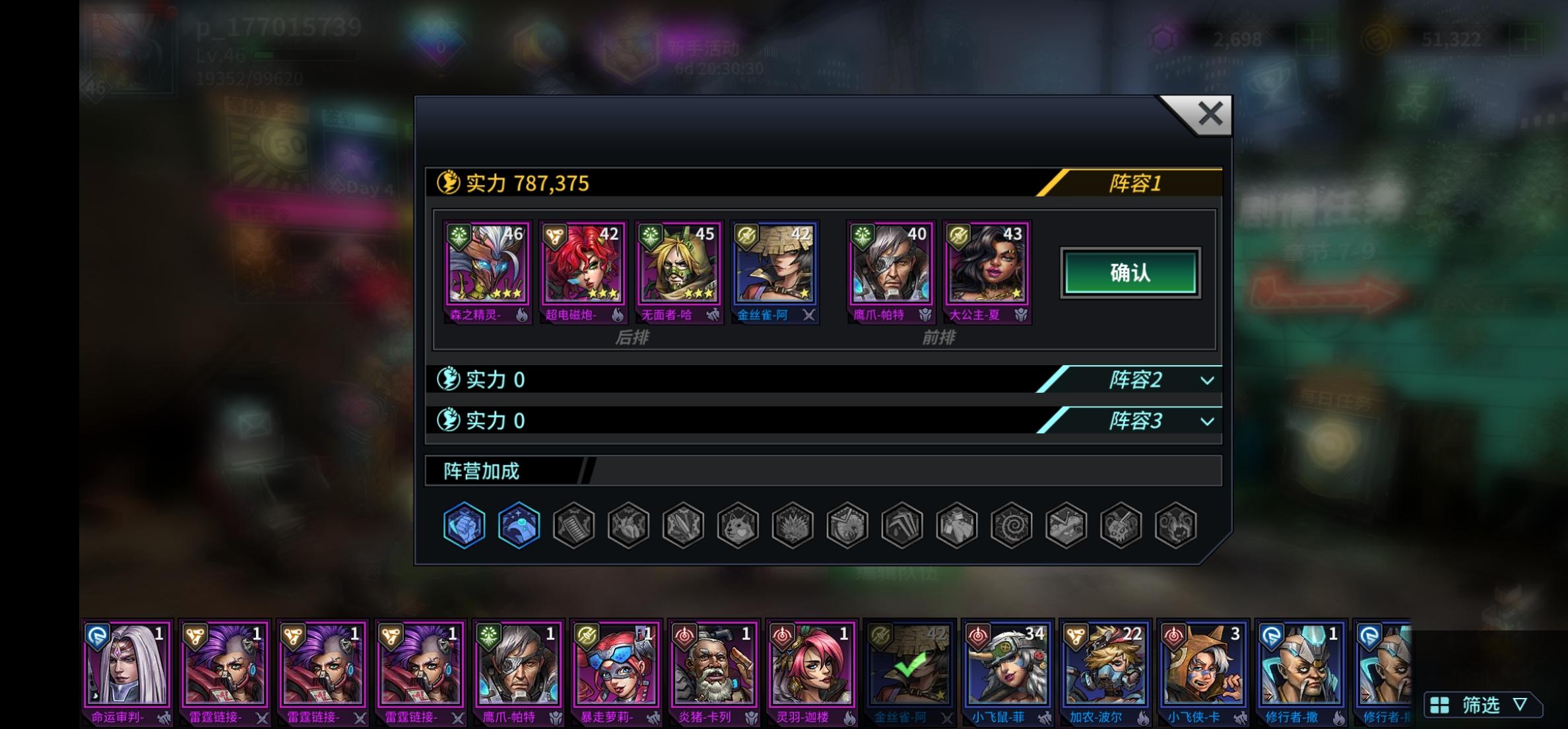Click the ladder faction bonus emblem

pyautogui.click(x=573, y=524)
